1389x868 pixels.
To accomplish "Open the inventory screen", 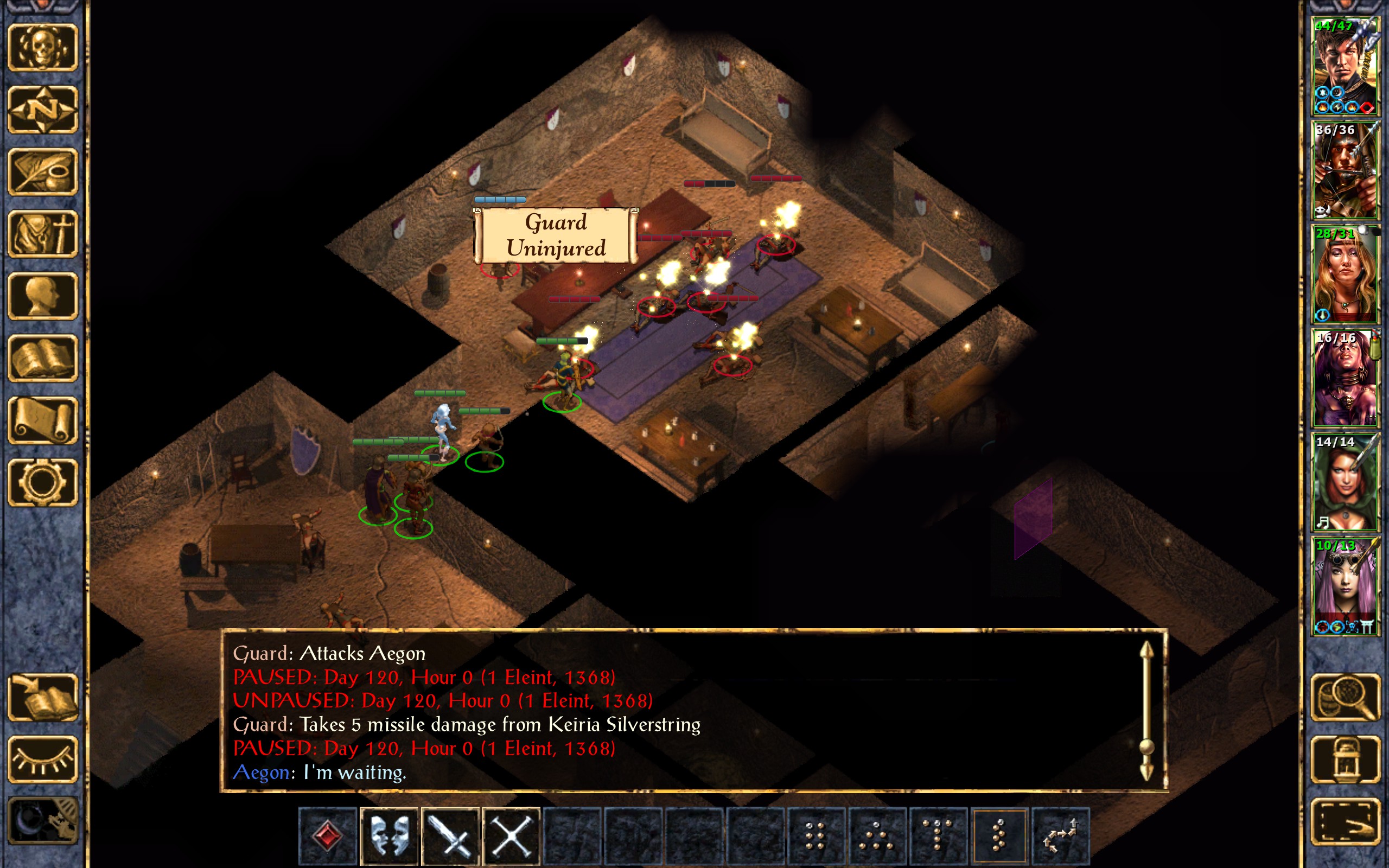I will point(43,234).
